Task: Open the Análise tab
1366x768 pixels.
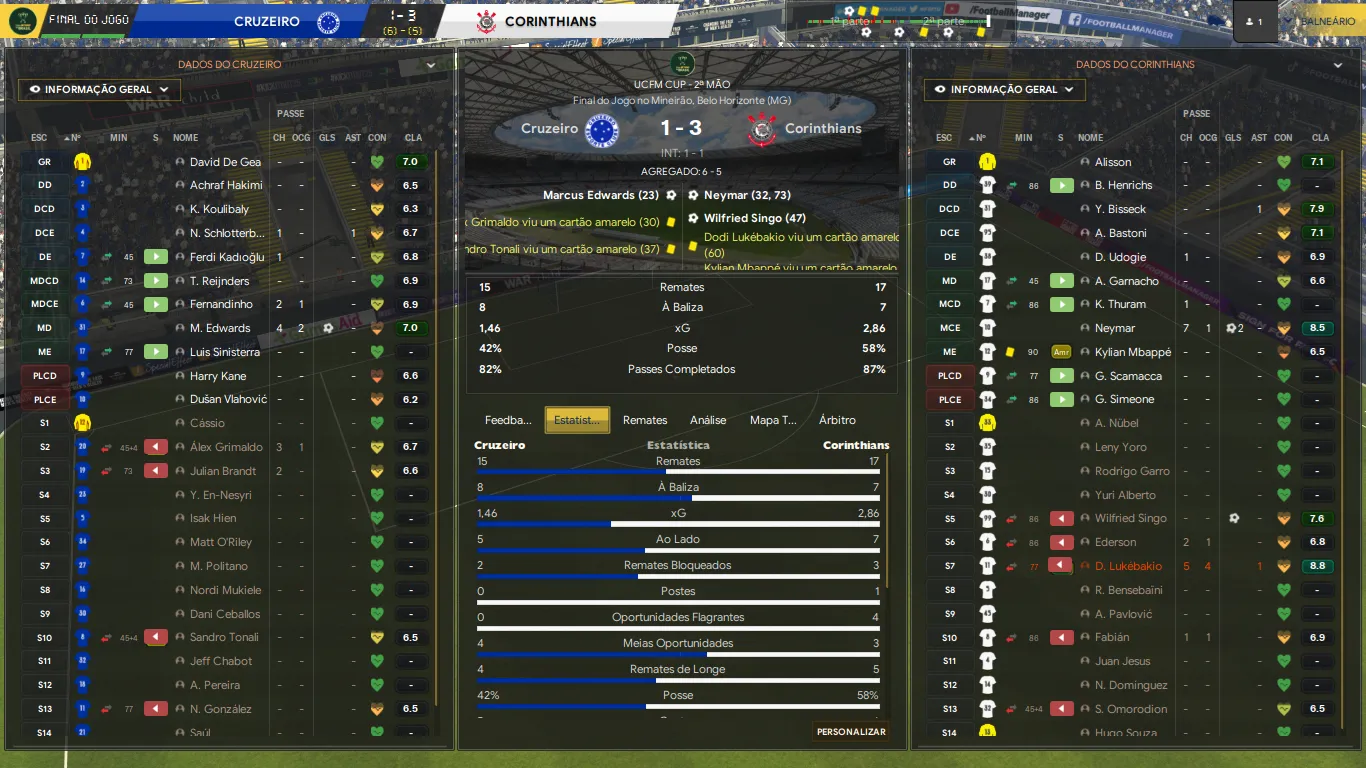Action: [708, 420]
